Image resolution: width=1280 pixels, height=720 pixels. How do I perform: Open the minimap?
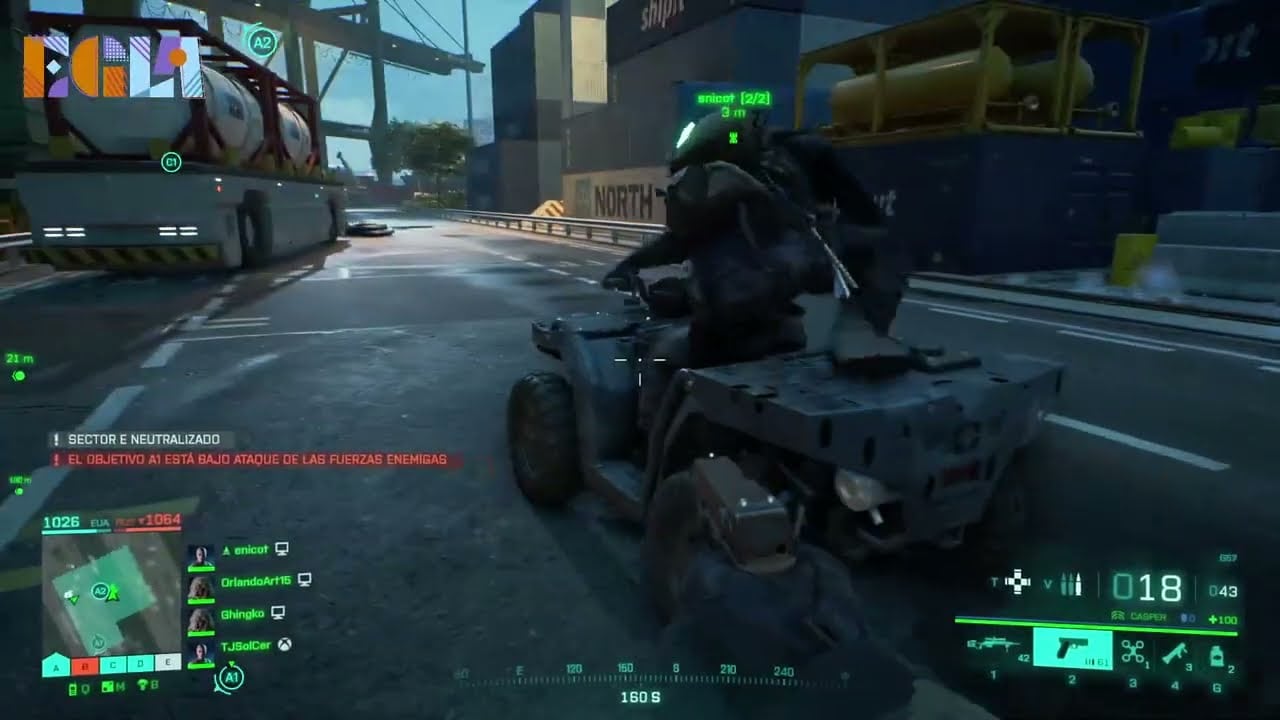tap(110, 594)
